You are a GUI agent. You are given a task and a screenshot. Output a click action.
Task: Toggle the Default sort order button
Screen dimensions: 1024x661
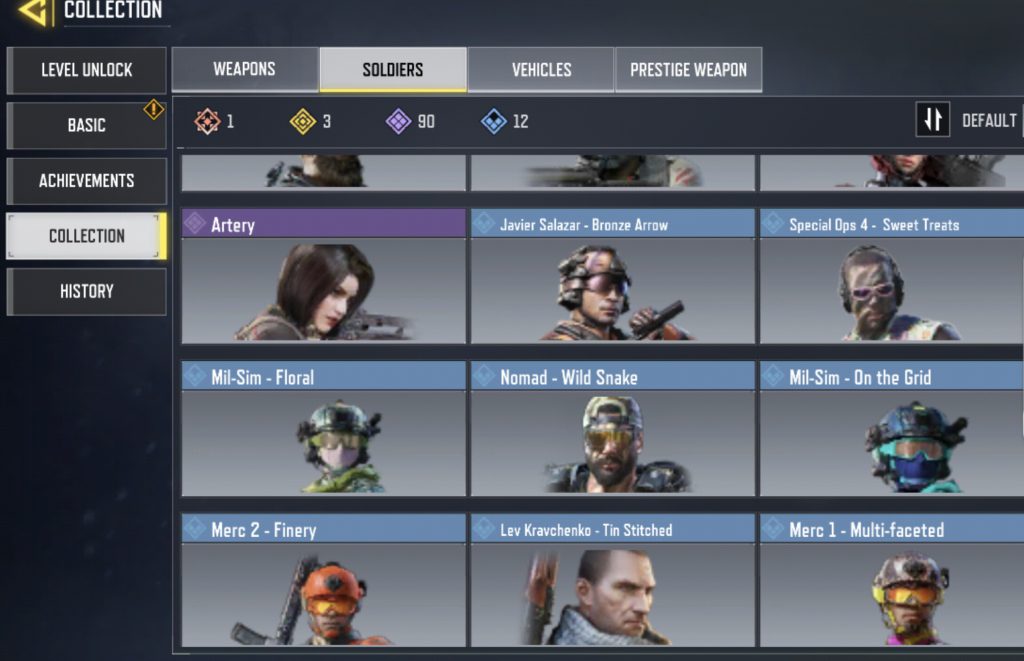click(x=933, y=120)
